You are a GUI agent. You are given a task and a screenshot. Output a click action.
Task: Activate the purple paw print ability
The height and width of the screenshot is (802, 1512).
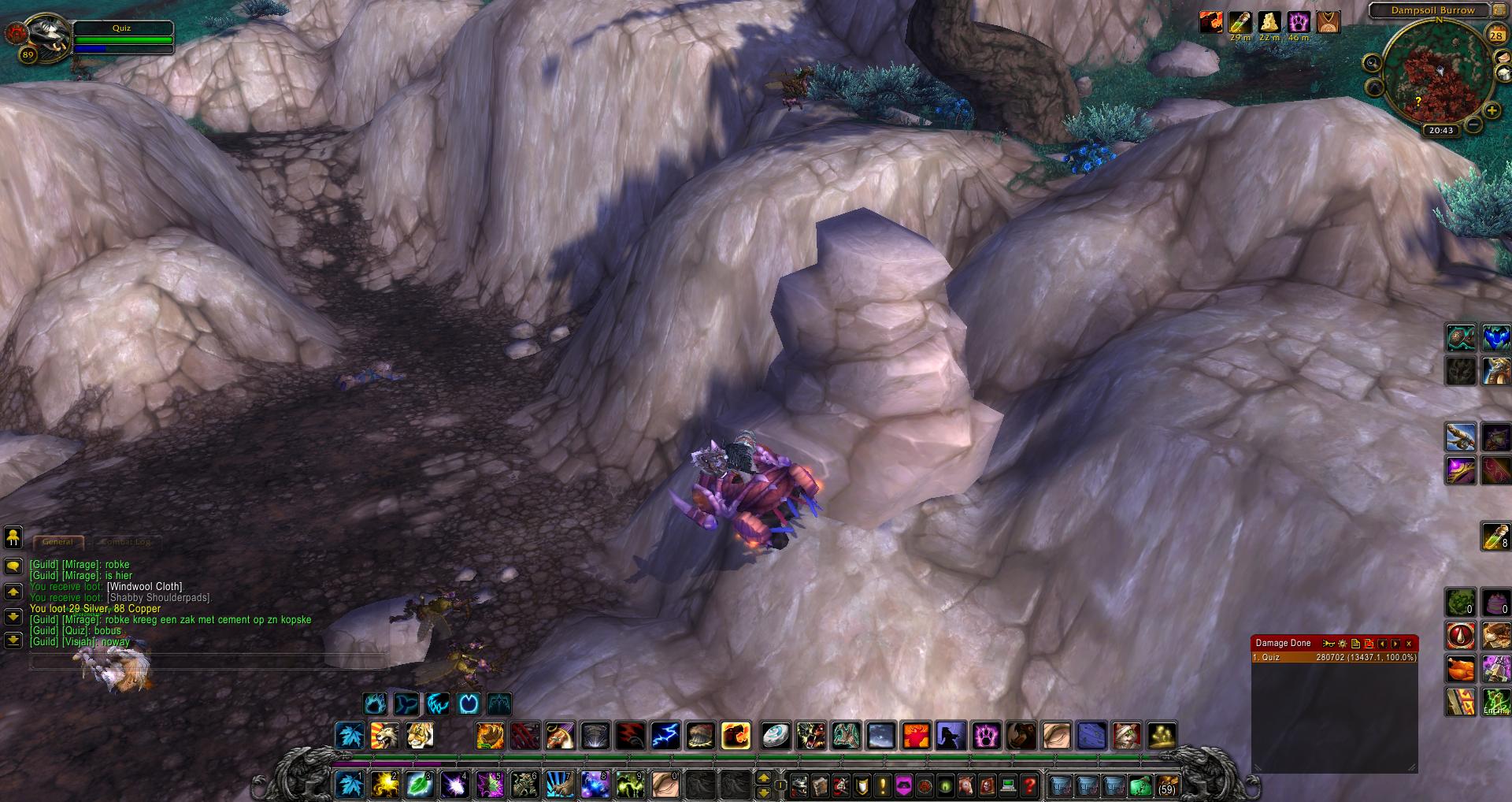[x=985, y=736]
